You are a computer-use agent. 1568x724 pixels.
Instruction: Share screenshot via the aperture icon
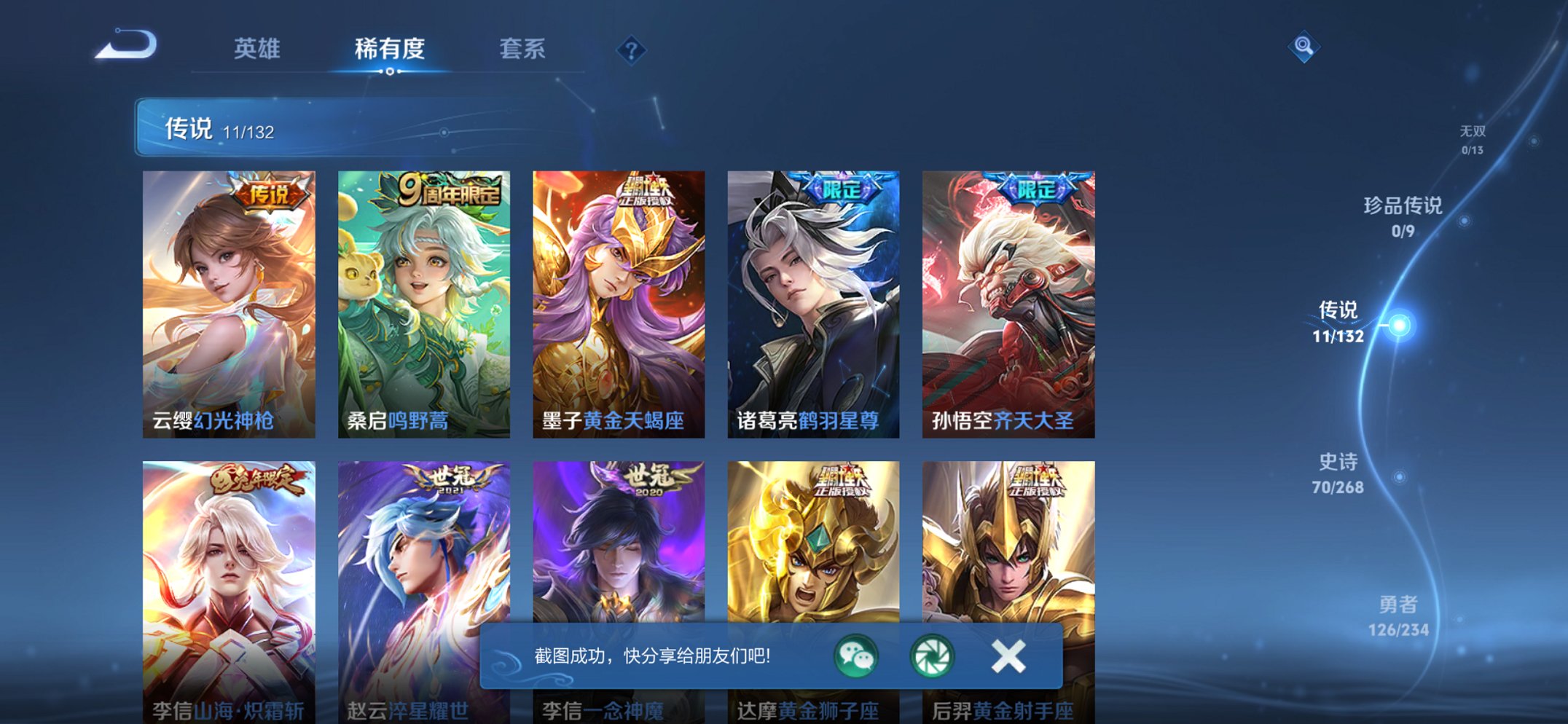(x=934, y=658)
